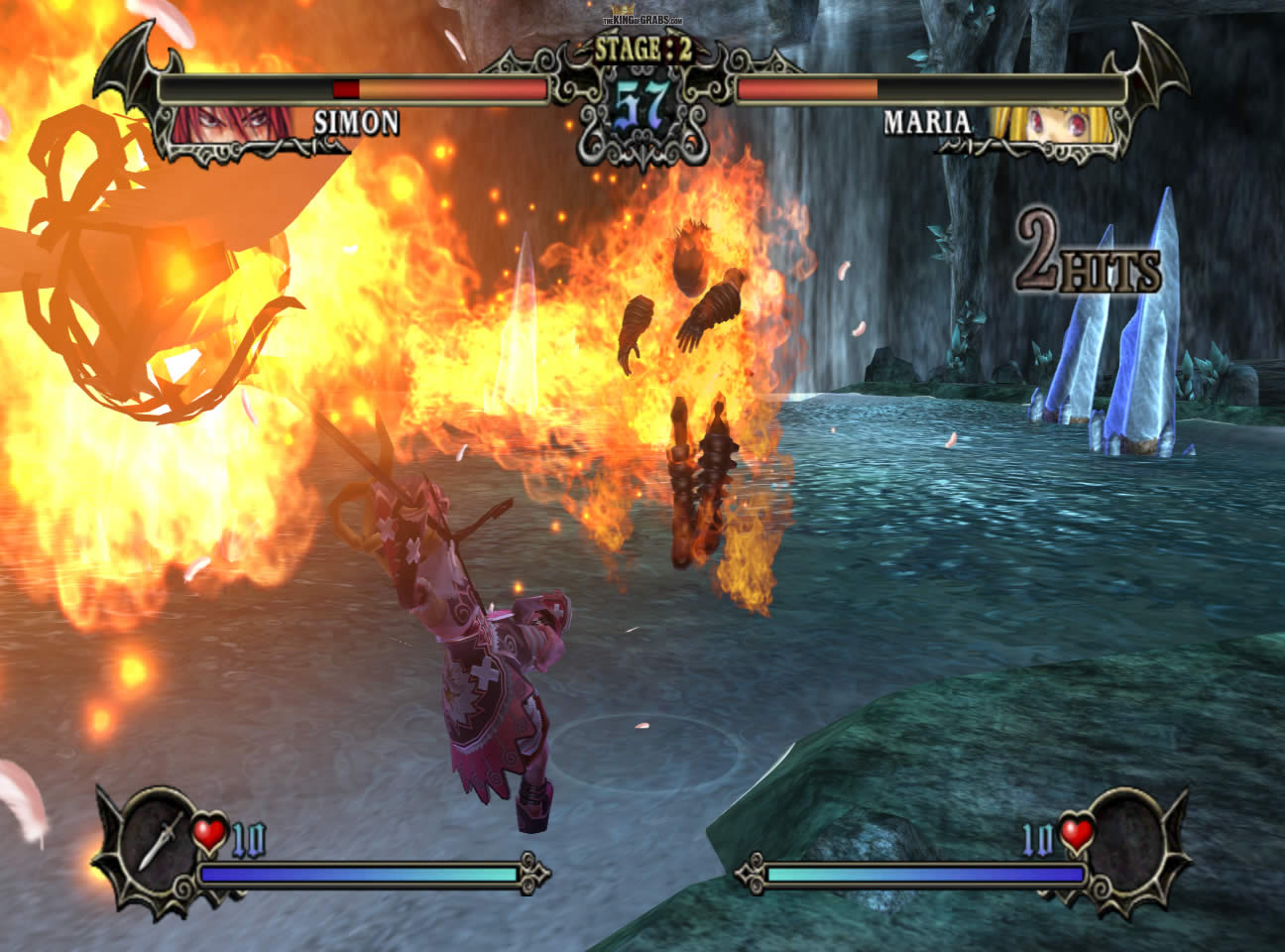Screen dimensions: 1285x952
Task: Open the King of Grabs watermark link
Action: click(643, 20)
